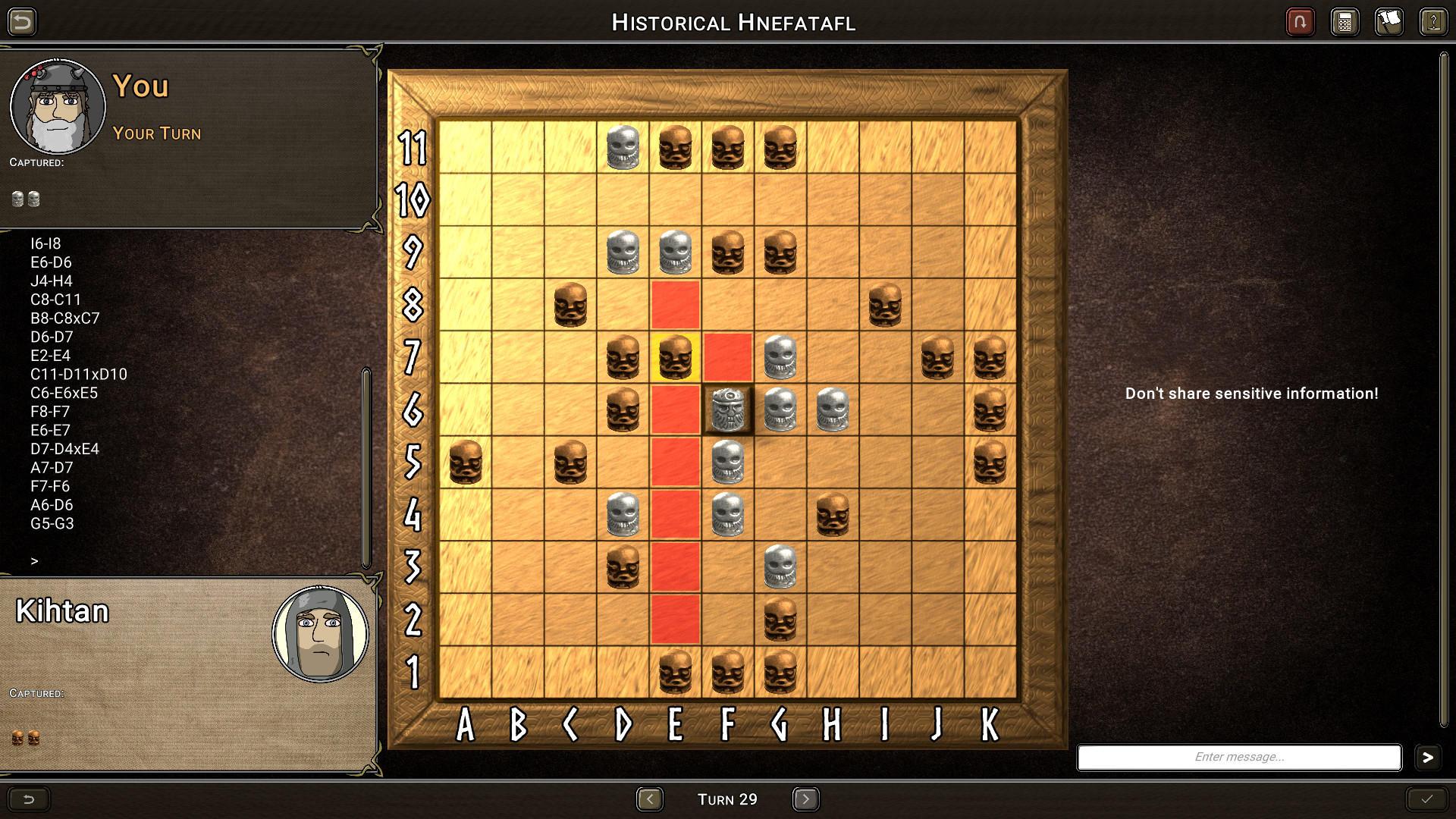Click a captured piece icon under Kihtan
Viewport: 1456px width, 819px height.
pyautogui.click(x=17, y=736)
